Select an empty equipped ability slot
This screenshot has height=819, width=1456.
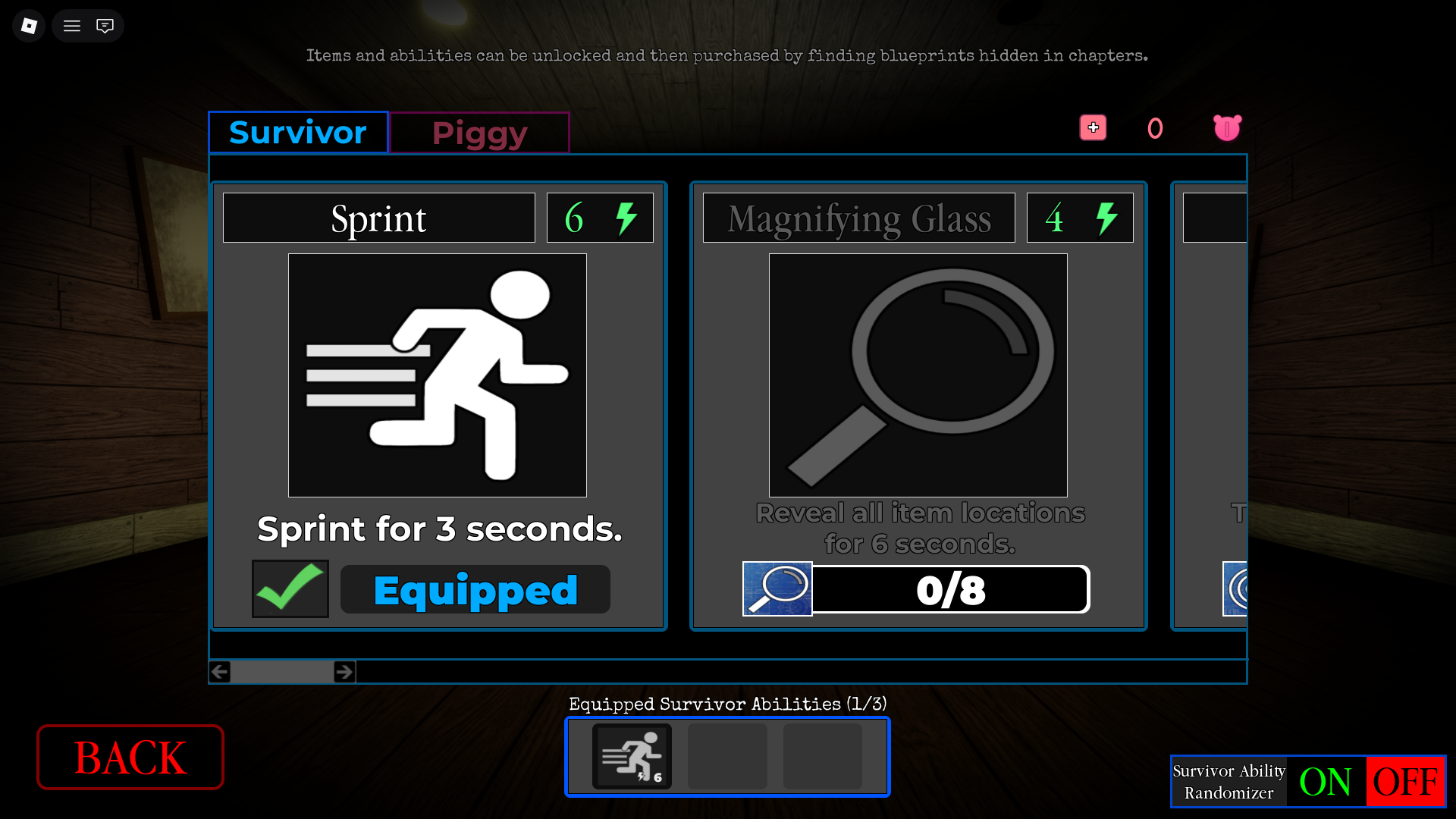[x=727, y=756]
